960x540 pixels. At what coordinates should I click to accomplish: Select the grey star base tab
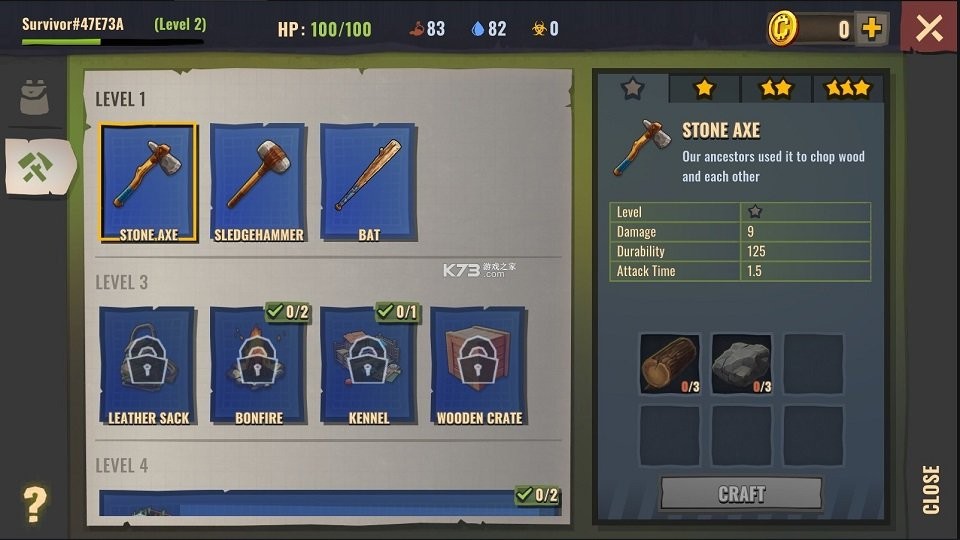(632, 88)
